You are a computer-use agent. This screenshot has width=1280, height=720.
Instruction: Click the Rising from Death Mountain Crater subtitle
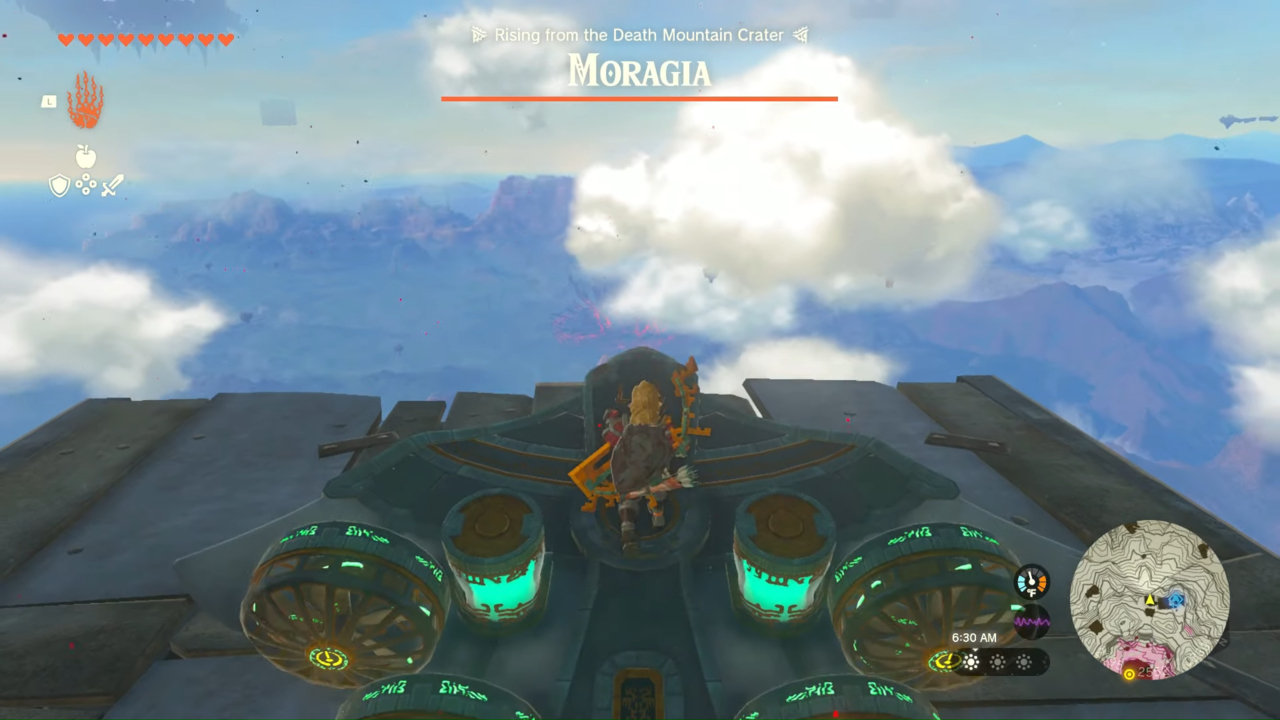pyautogui.click(x=639, y=34)
